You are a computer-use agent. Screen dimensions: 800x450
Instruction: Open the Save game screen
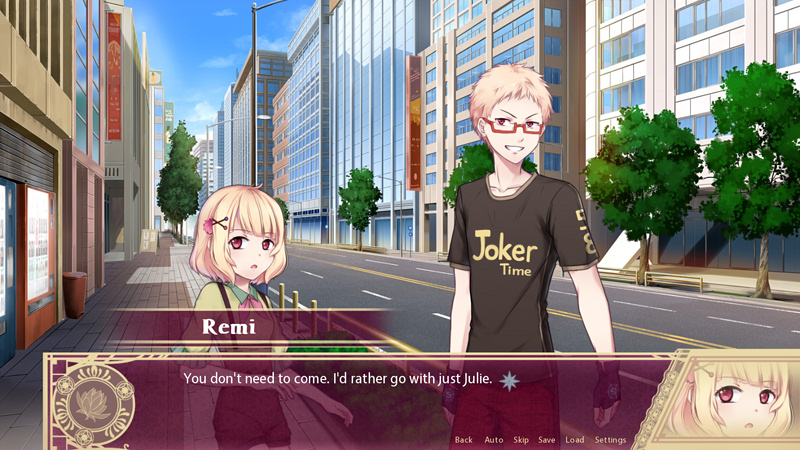click(547, 440)
